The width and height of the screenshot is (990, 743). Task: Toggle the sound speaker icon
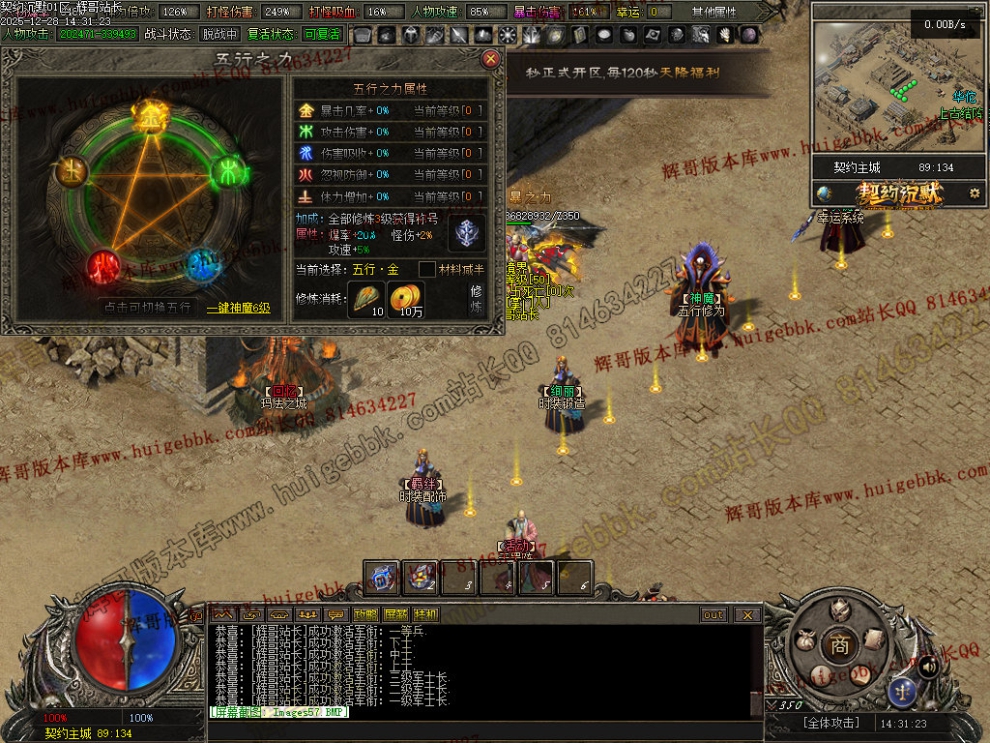(x=928, y=664)
